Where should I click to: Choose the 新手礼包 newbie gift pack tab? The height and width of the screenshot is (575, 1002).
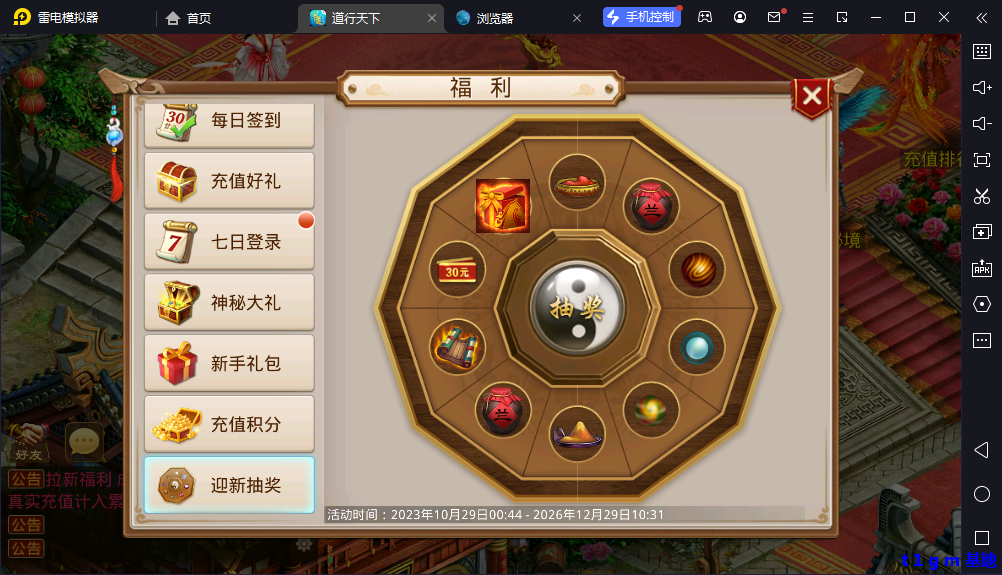tap(229, 364)
